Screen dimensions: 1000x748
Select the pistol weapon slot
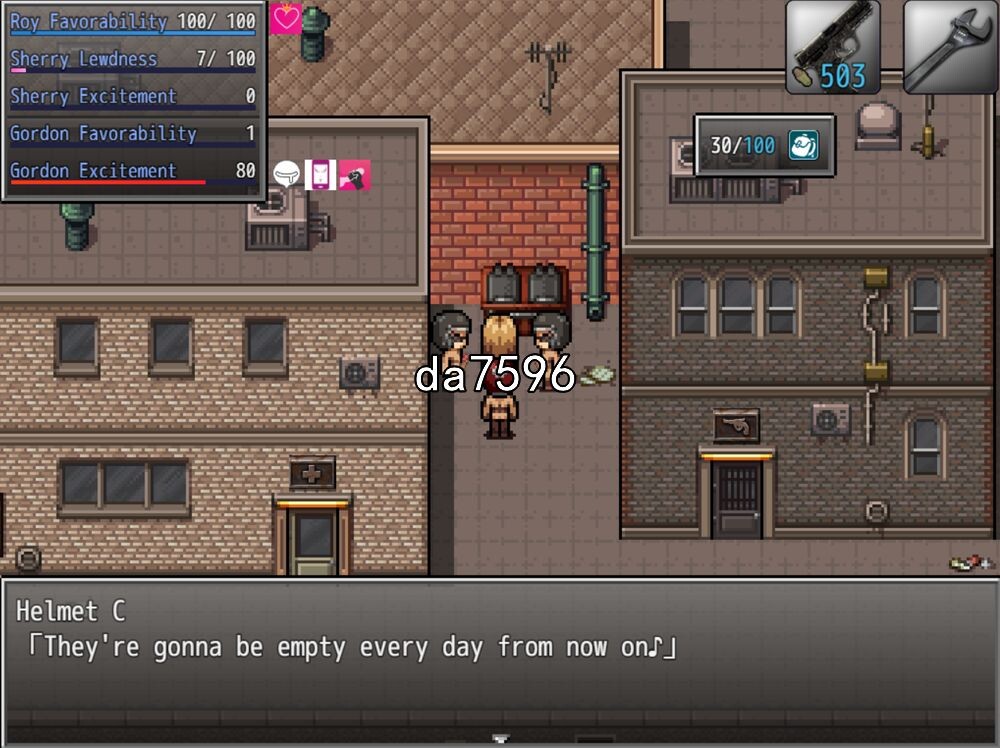pyautogui.click(x=832, y=47)
